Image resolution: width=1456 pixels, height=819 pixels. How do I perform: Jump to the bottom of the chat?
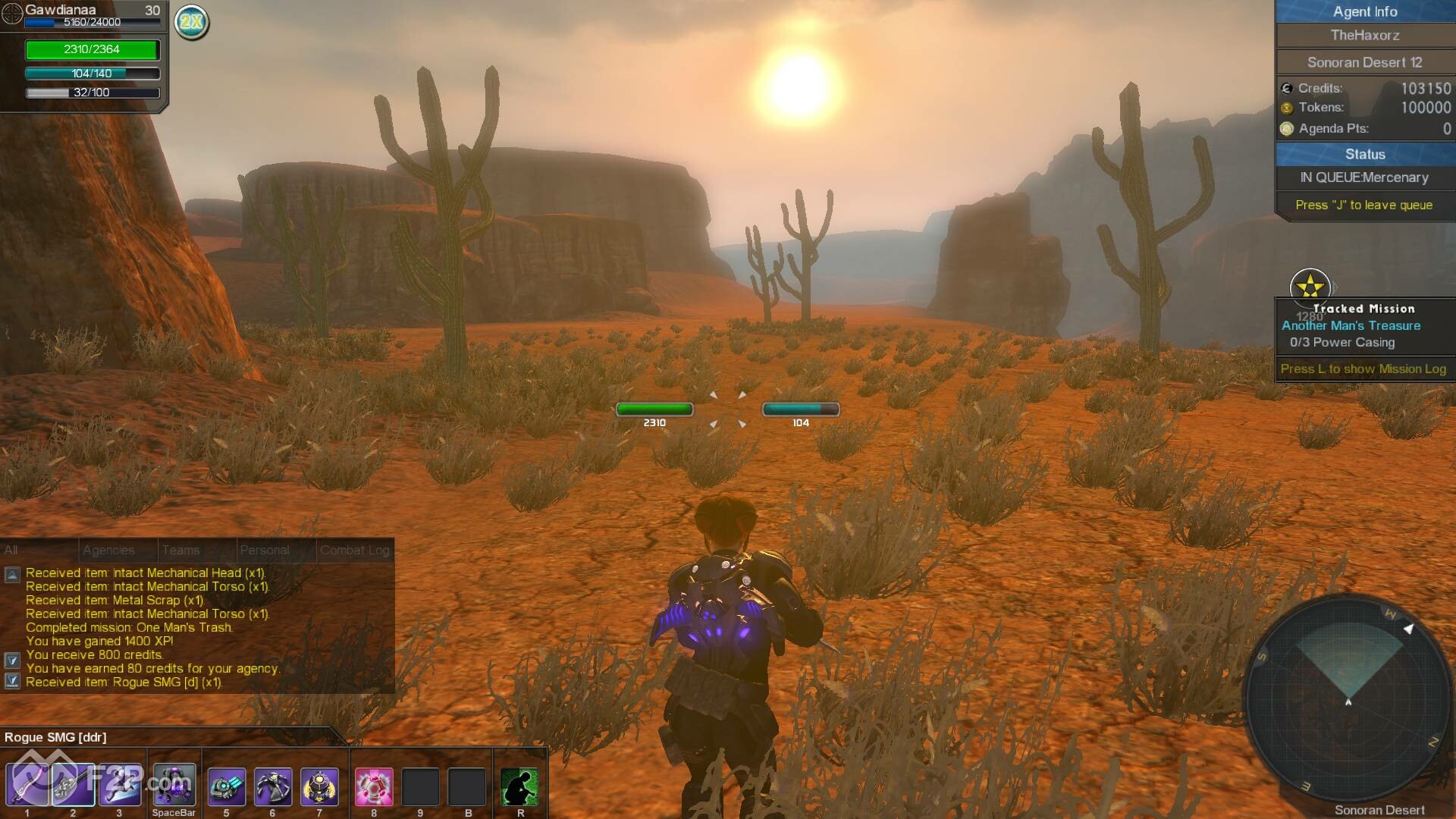point(12,681)
